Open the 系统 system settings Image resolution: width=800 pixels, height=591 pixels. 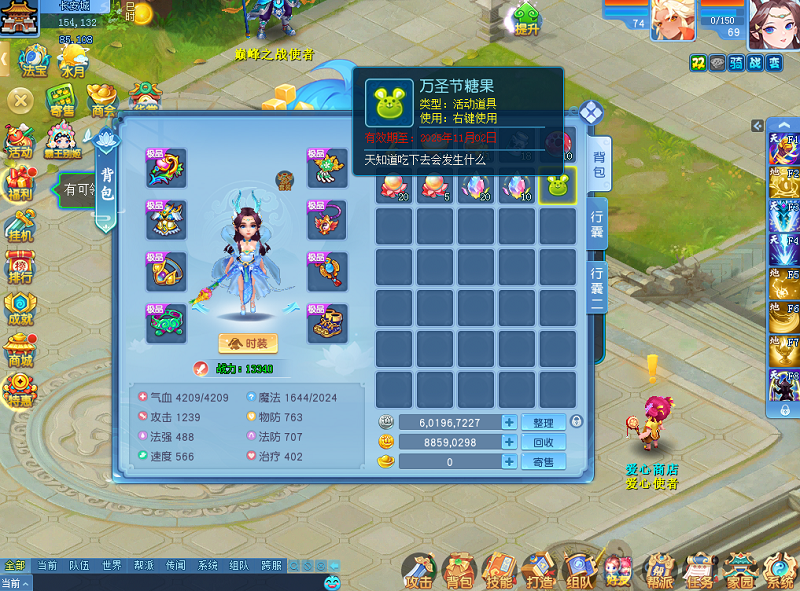(x=779, y=570)
